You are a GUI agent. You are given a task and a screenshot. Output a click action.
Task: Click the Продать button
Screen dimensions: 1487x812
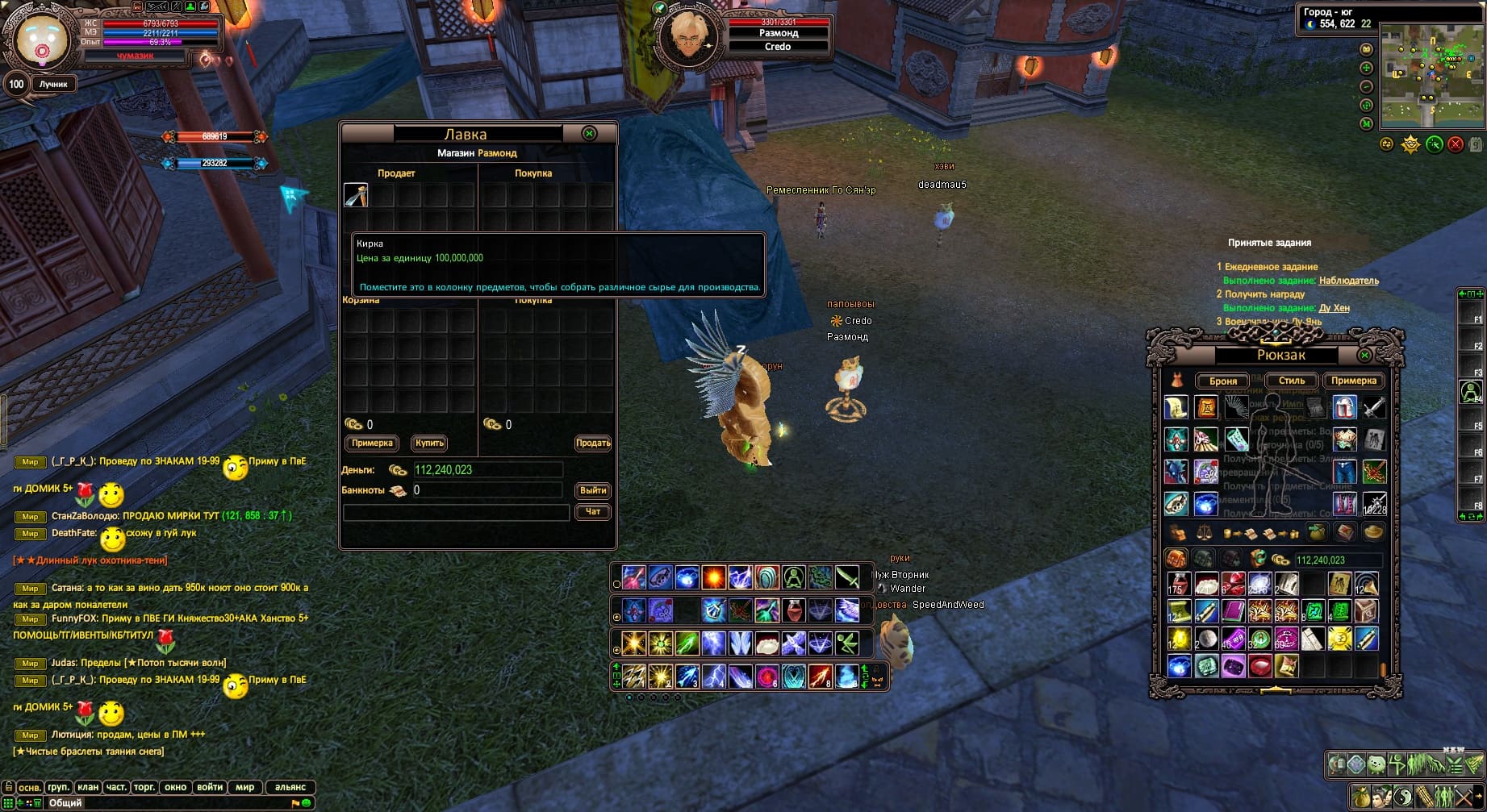(x=593, y=443)
